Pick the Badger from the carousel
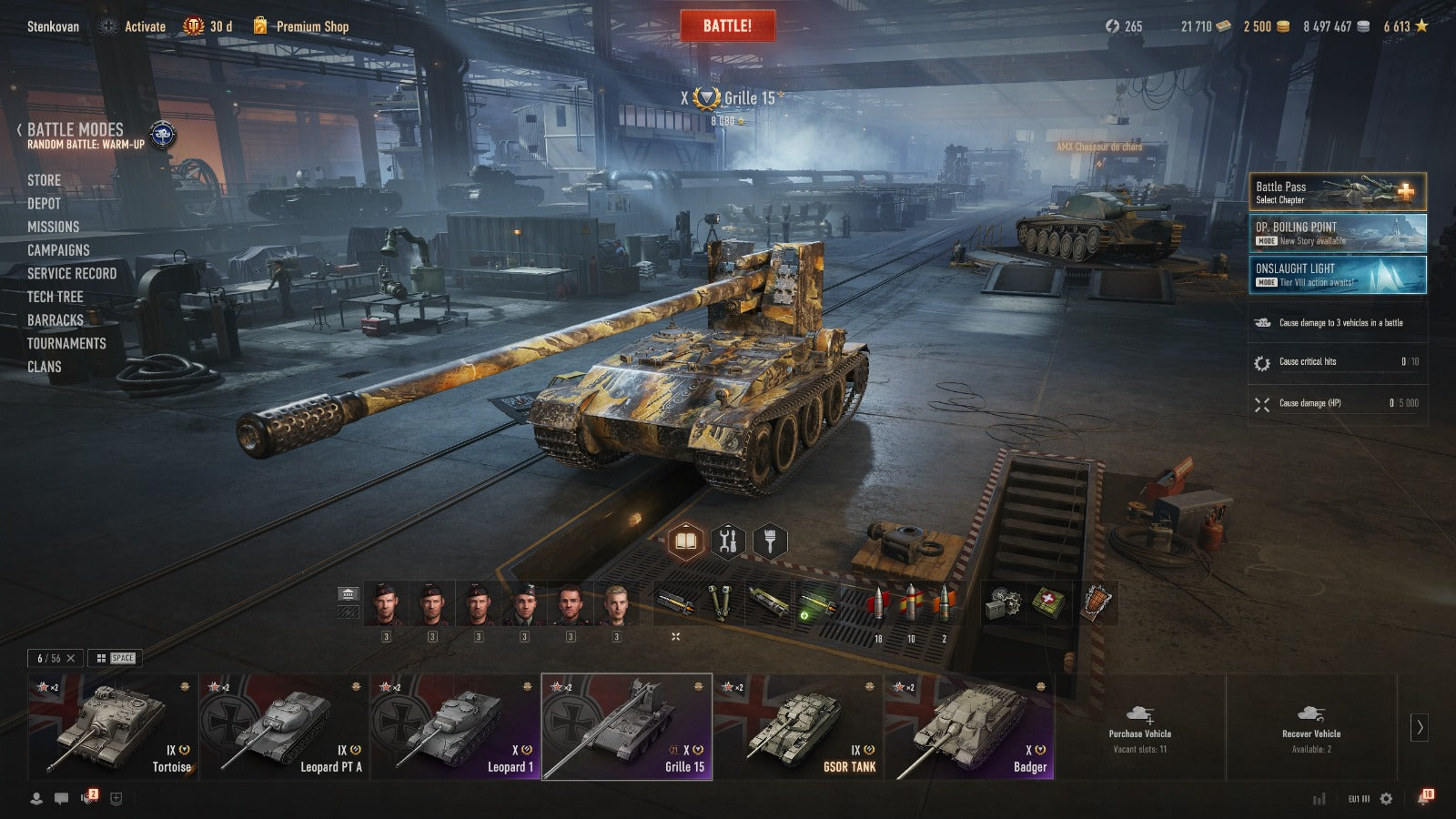This screenshot has width=1456, height=819. click(969, 727)
